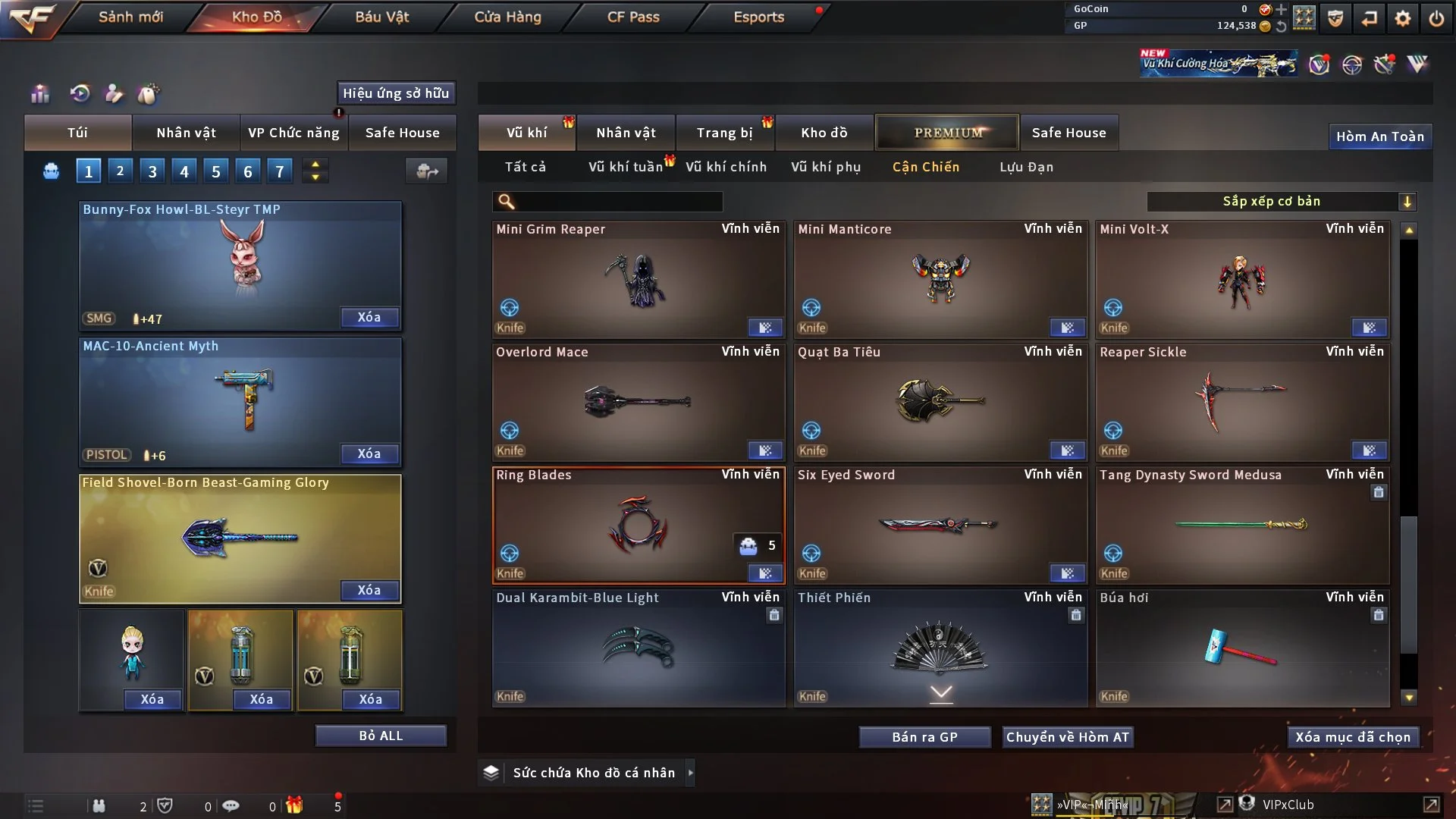Pick the Six Eyed Sword item
The width and height of the screenshot is (1456, 819).
pyautogui.click(x=940, y=525)
